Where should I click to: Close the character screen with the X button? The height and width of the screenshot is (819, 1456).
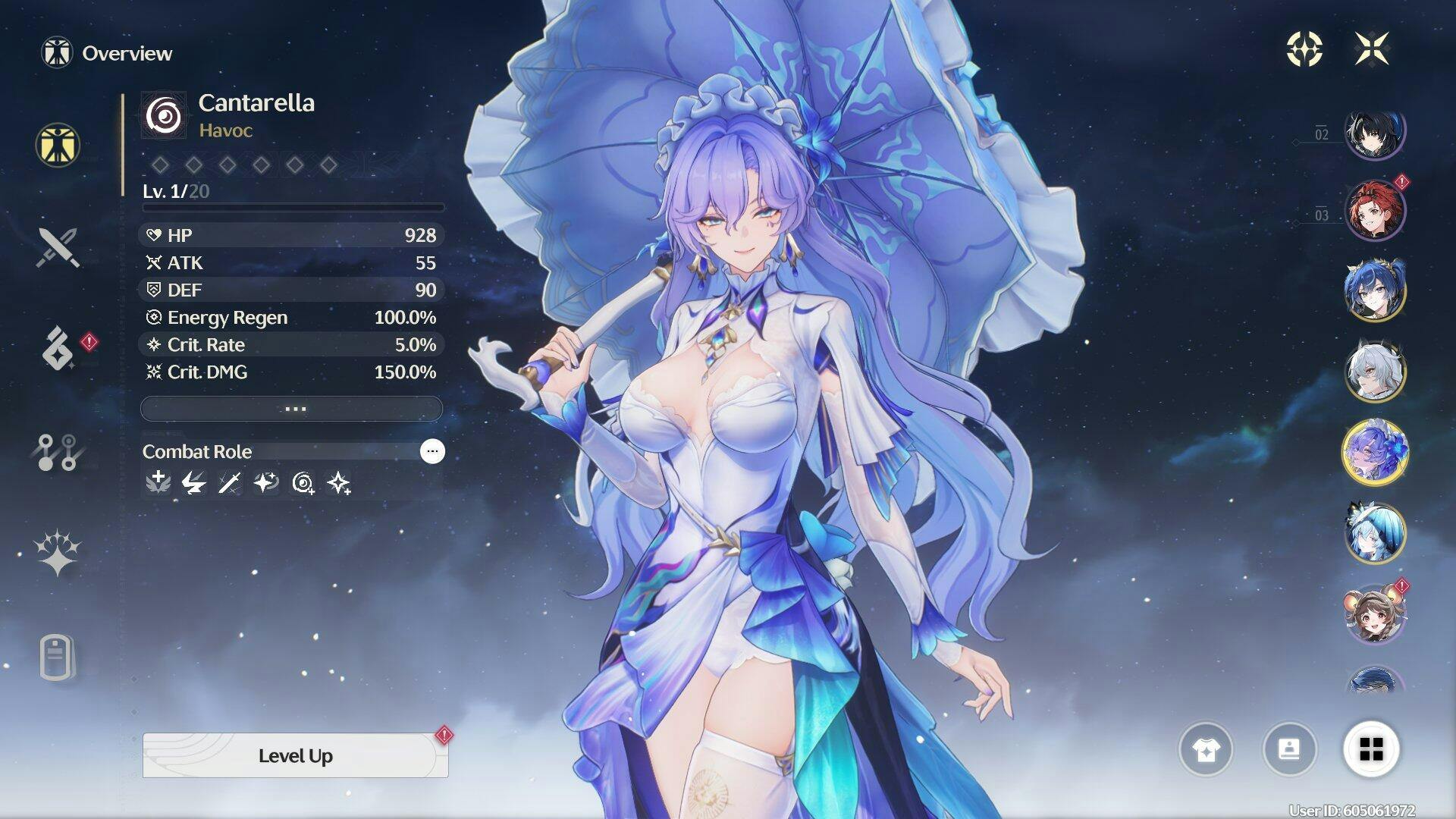[x=1372, y=49]
